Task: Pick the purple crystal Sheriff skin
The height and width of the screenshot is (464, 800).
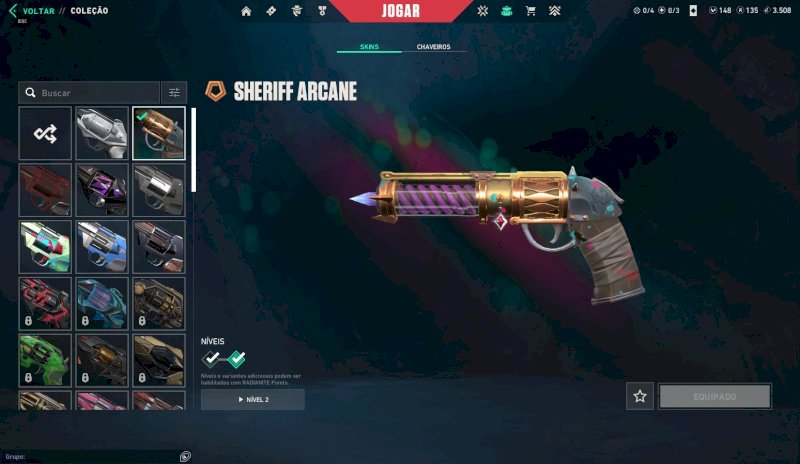Action: pos(102,190)
